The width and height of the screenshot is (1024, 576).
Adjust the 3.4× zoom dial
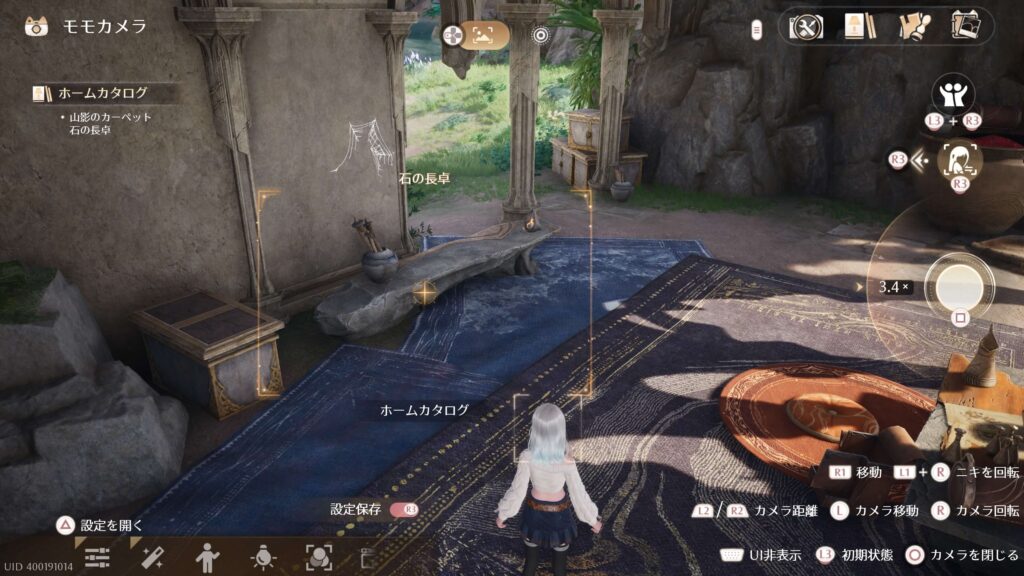(893, 287)
